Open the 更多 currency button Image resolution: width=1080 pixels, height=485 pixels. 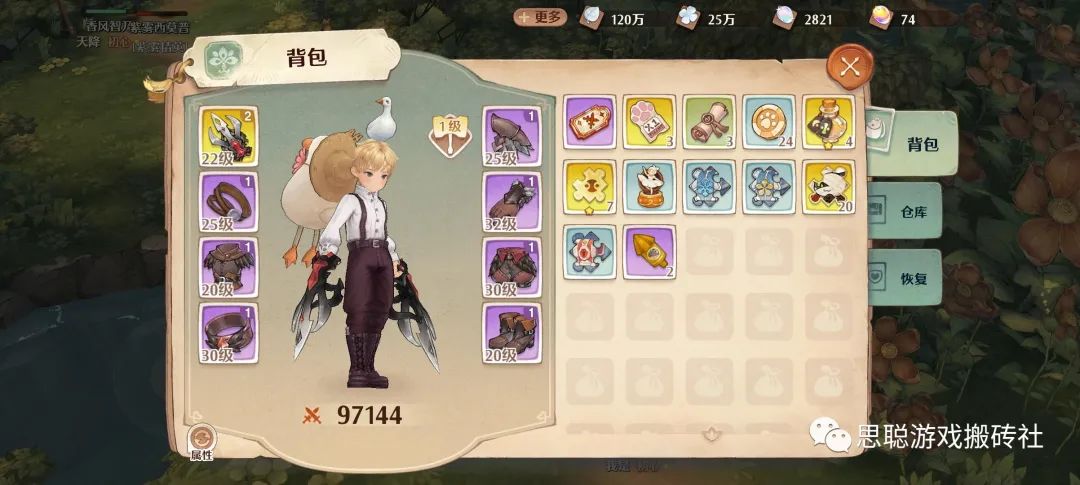[540, 17]
